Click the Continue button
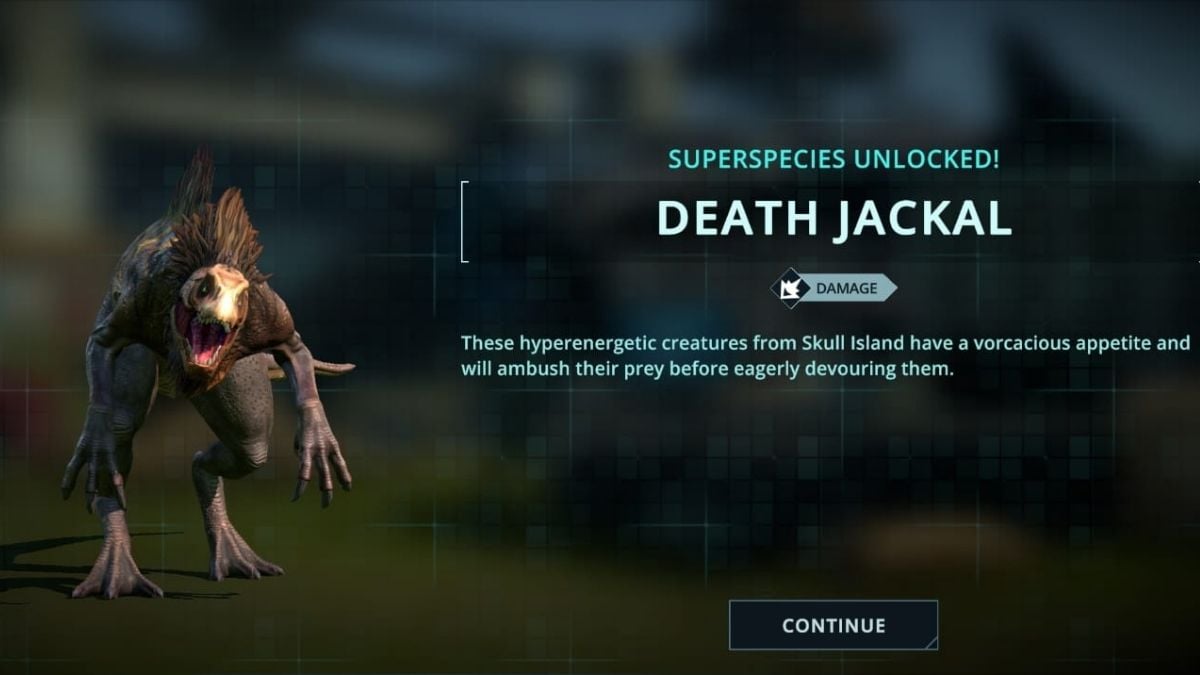Image resolution: width=1200 pixels, height=675 pixels. point(833,625)
